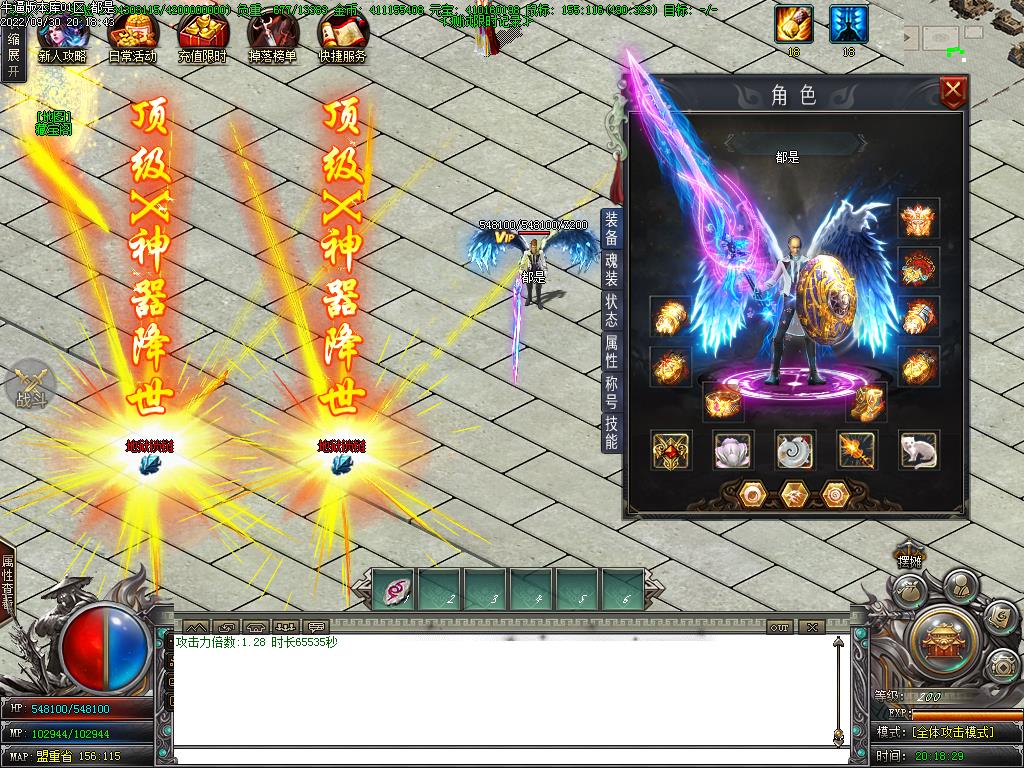
Task: Toggle the 战斗 combat button
Action: click(30, 385)
